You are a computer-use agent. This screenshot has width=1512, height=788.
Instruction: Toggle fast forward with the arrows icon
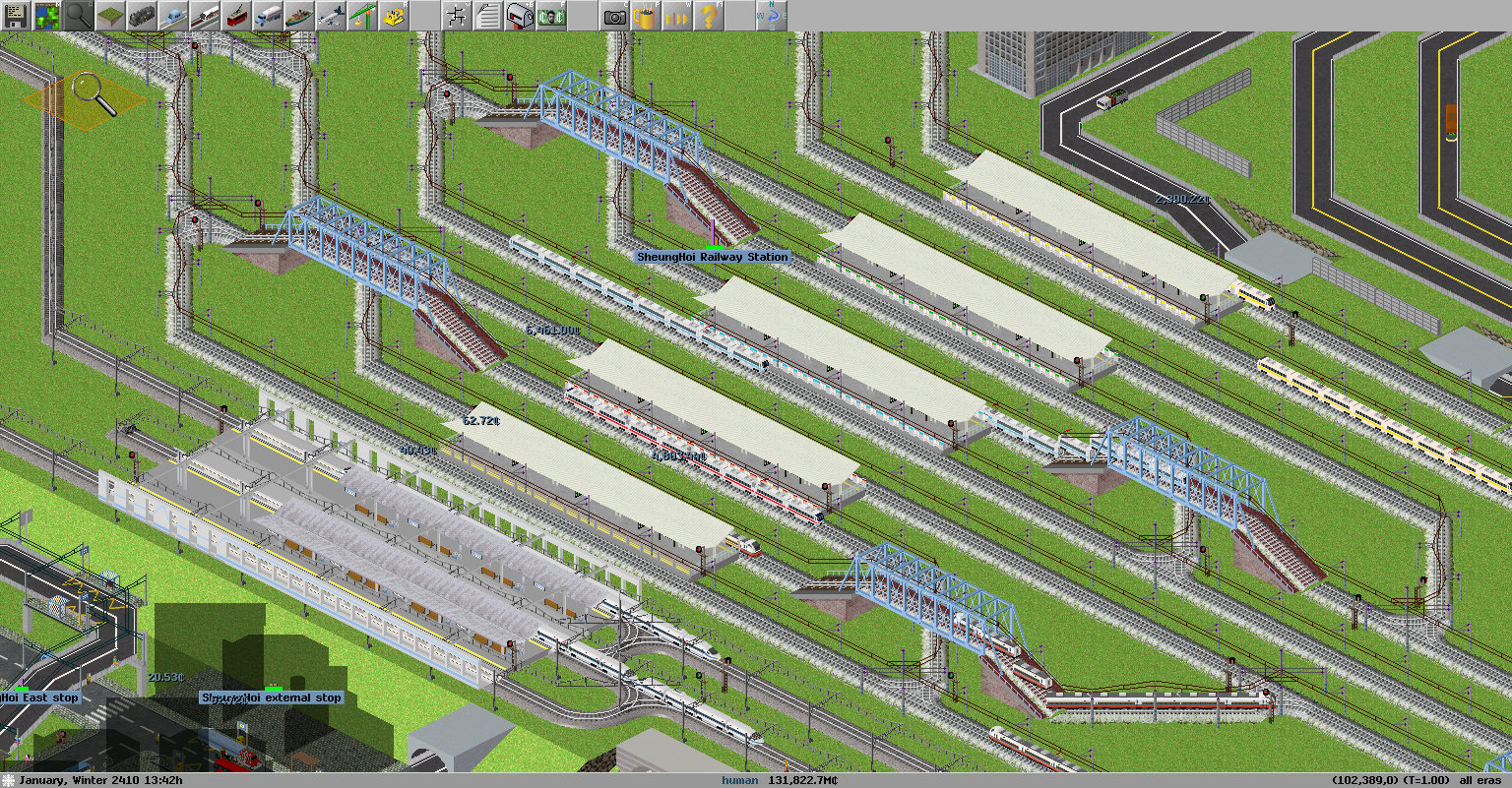(677, 16)
